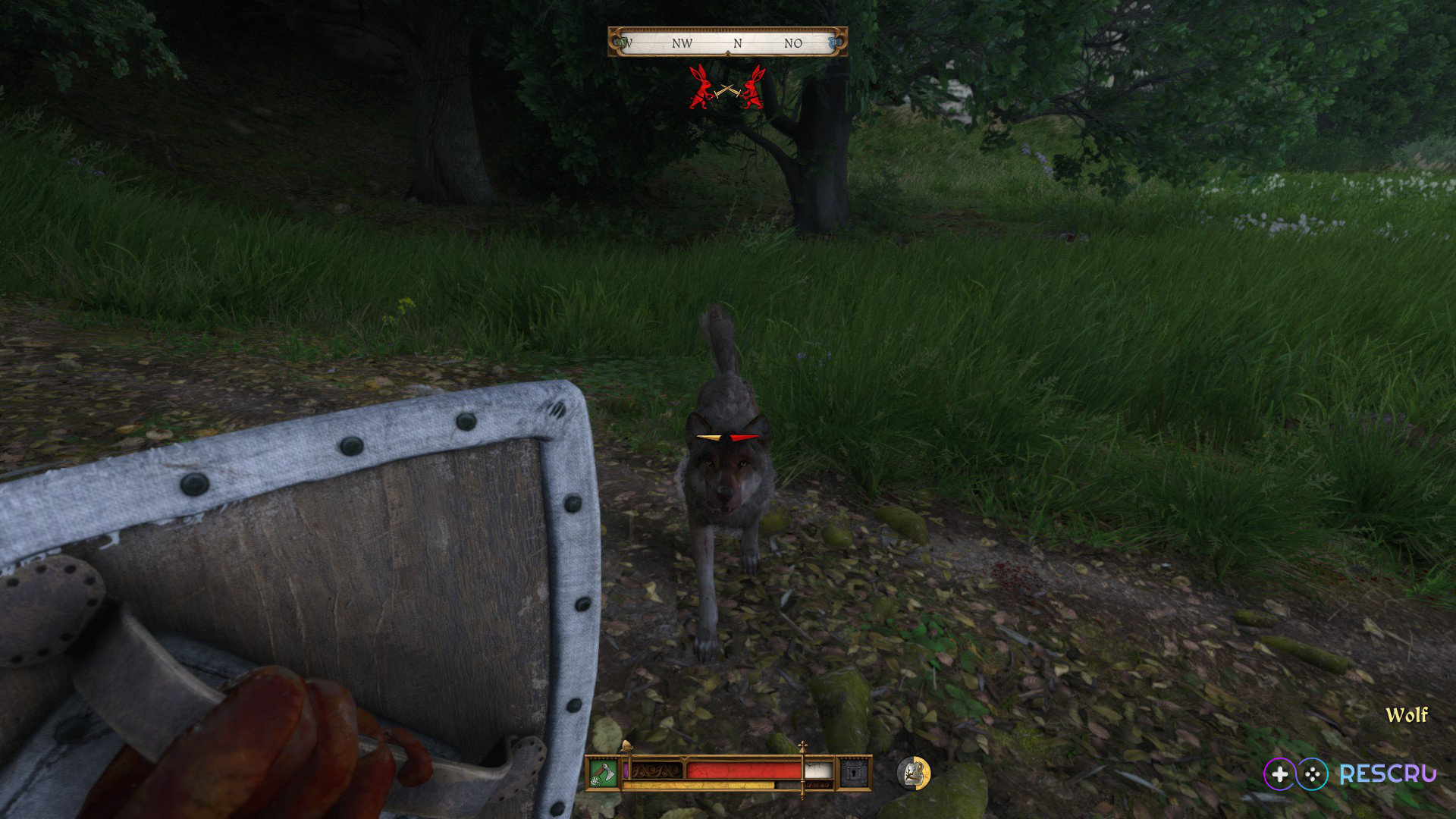Click the compass bar showing NW and N

click(x=727, y=42)
